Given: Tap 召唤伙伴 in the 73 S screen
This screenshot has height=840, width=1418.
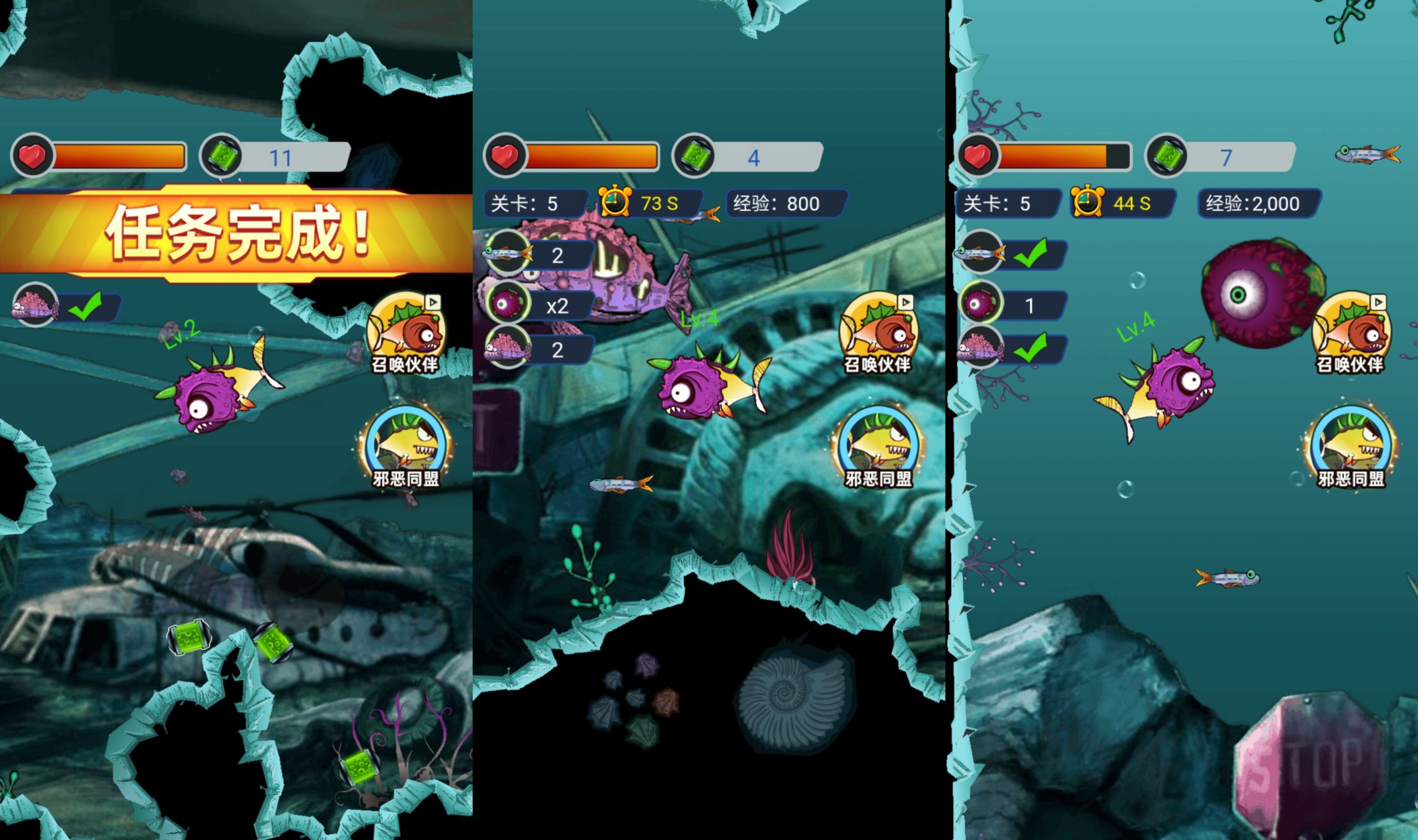Looking at the screenshot, I should (x=878, y=333).
